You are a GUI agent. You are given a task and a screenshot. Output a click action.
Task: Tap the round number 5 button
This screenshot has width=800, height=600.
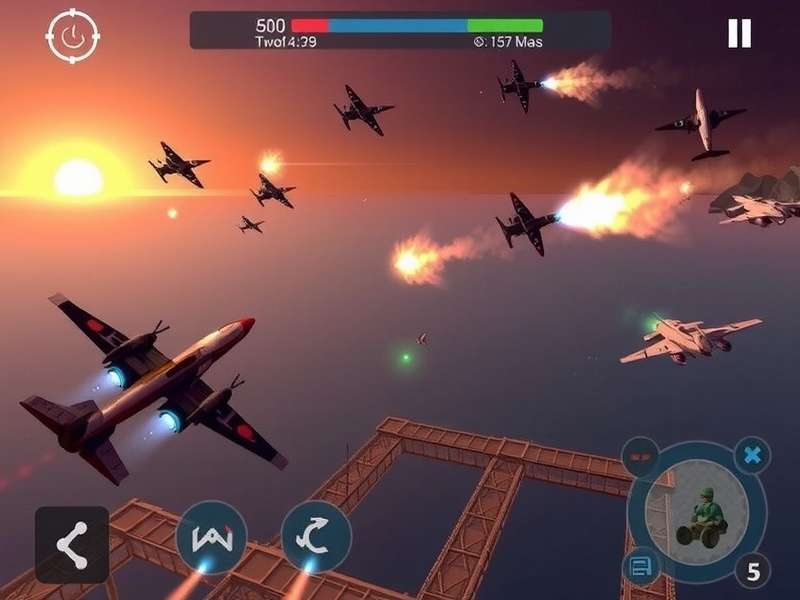[x=752, y=570]
